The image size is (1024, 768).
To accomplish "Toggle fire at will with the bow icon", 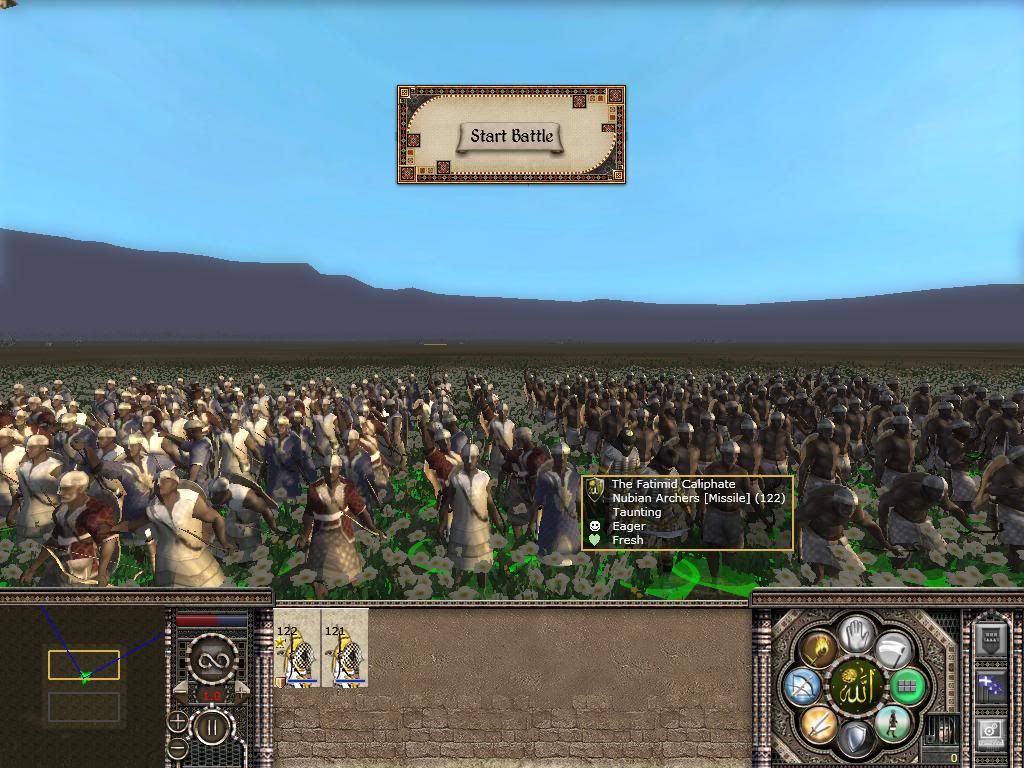I will click(x=802, y=687).
